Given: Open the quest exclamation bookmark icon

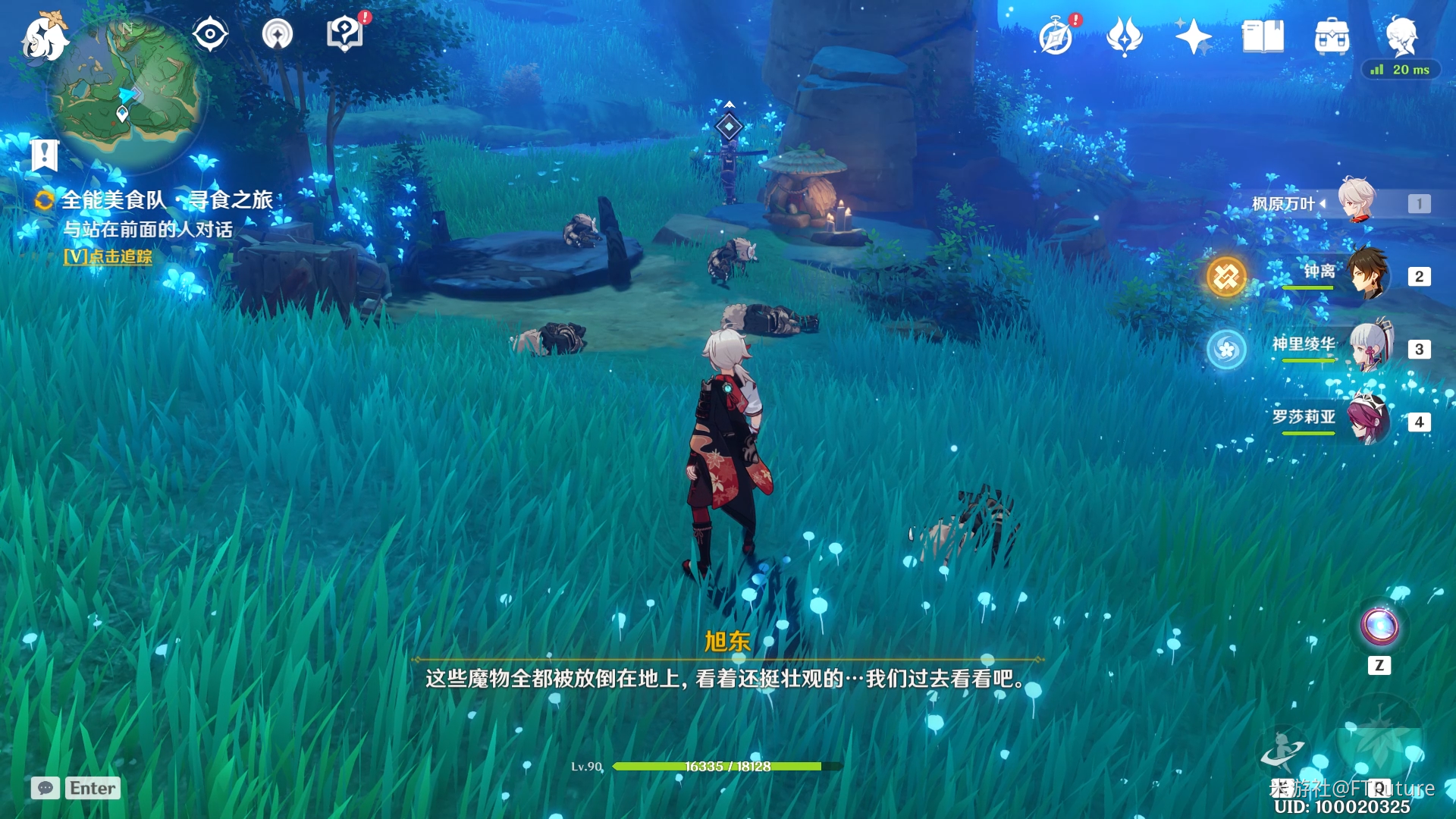Looking at the screenshot, I should click(x=44, y=155).
